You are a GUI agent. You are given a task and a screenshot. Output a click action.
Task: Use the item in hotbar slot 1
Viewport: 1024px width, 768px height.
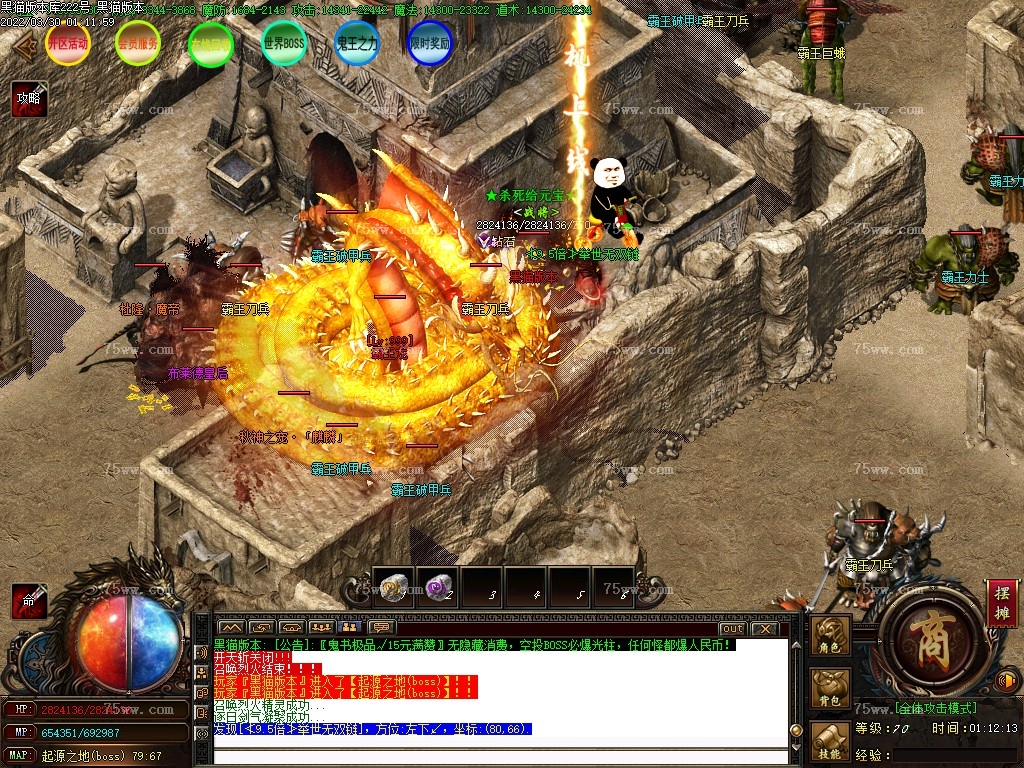(393, 588)
